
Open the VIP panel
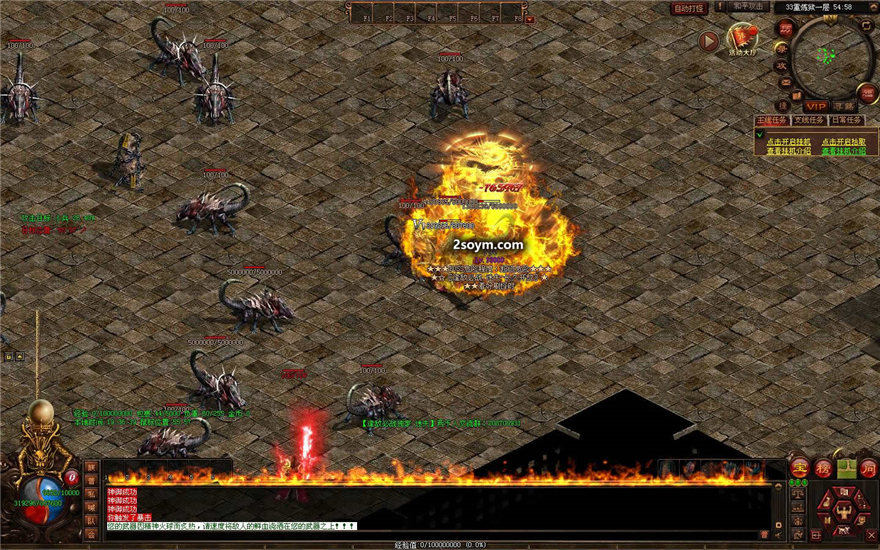(816, 106)
